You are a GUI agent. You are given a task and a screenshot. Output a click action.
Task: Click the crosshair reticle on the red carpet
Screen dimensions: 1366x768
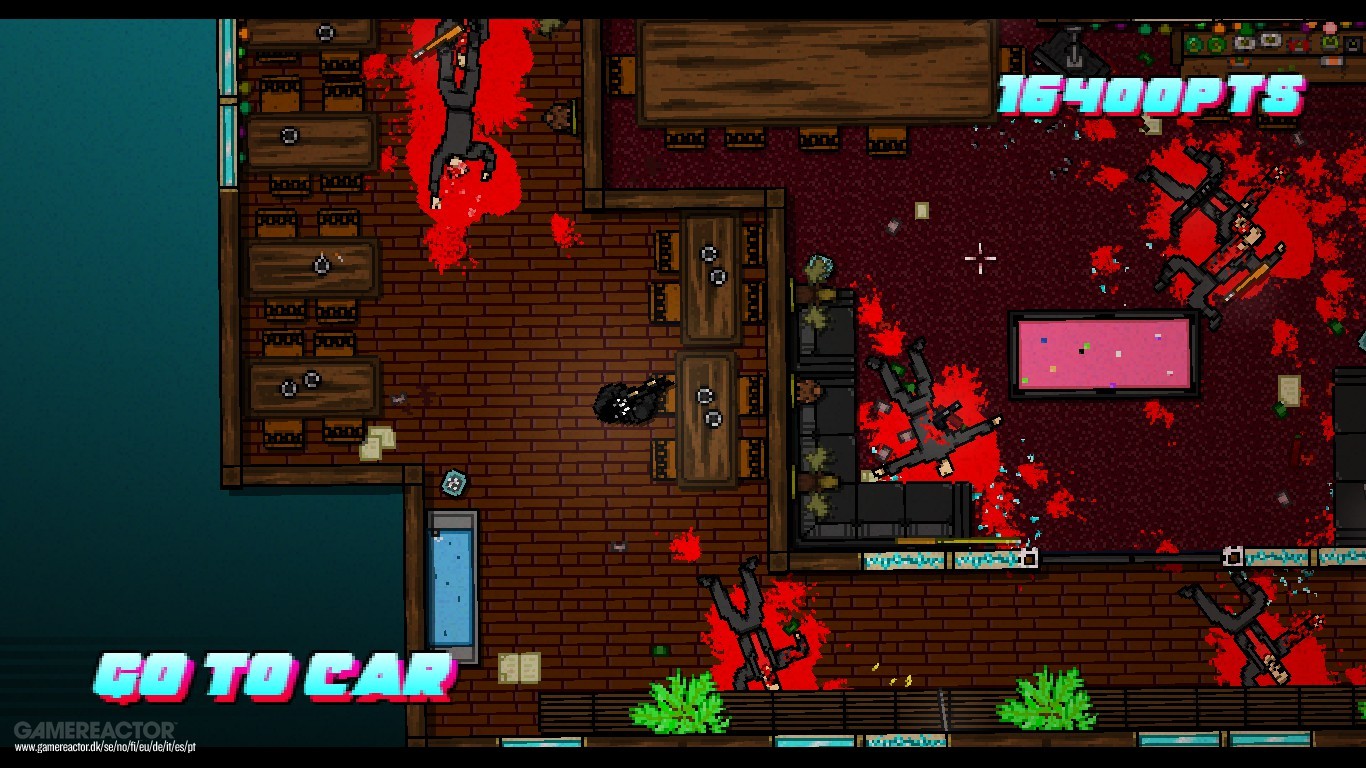(x=978, y=258)
